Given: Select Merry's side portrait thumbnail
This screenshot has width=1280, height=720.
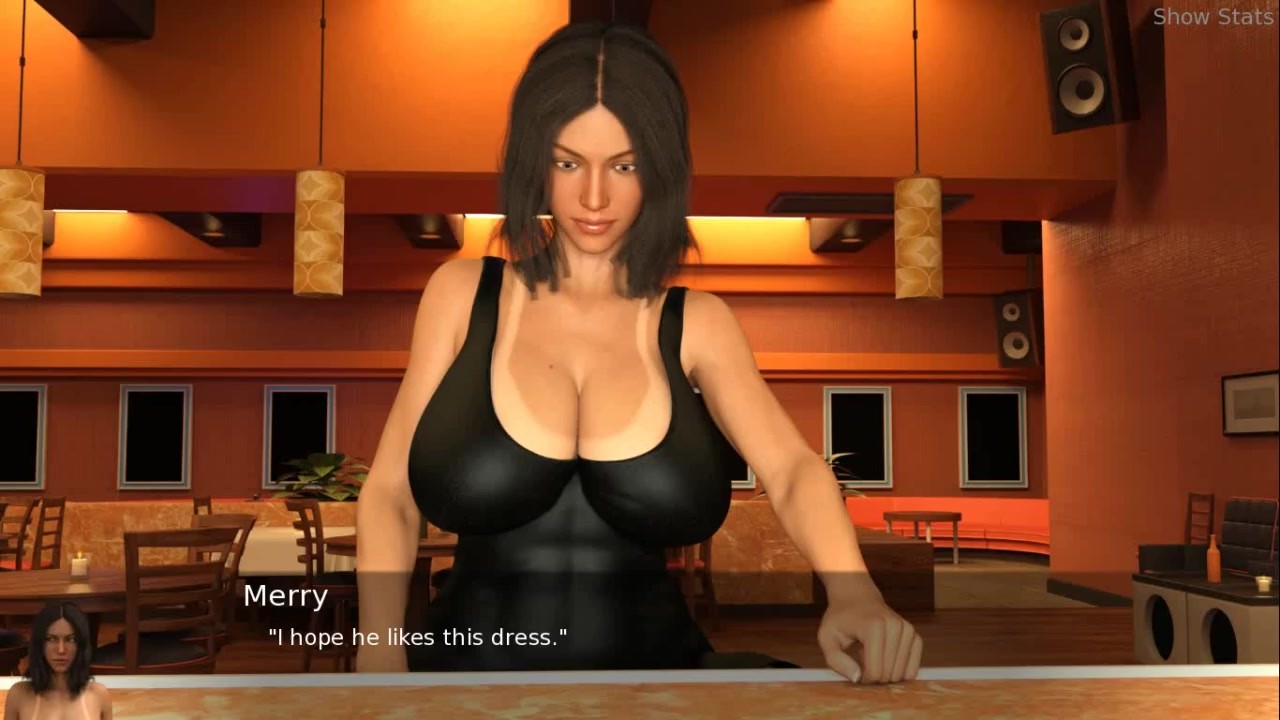Looking at the screenshot, I should click(x=60, y=660).
